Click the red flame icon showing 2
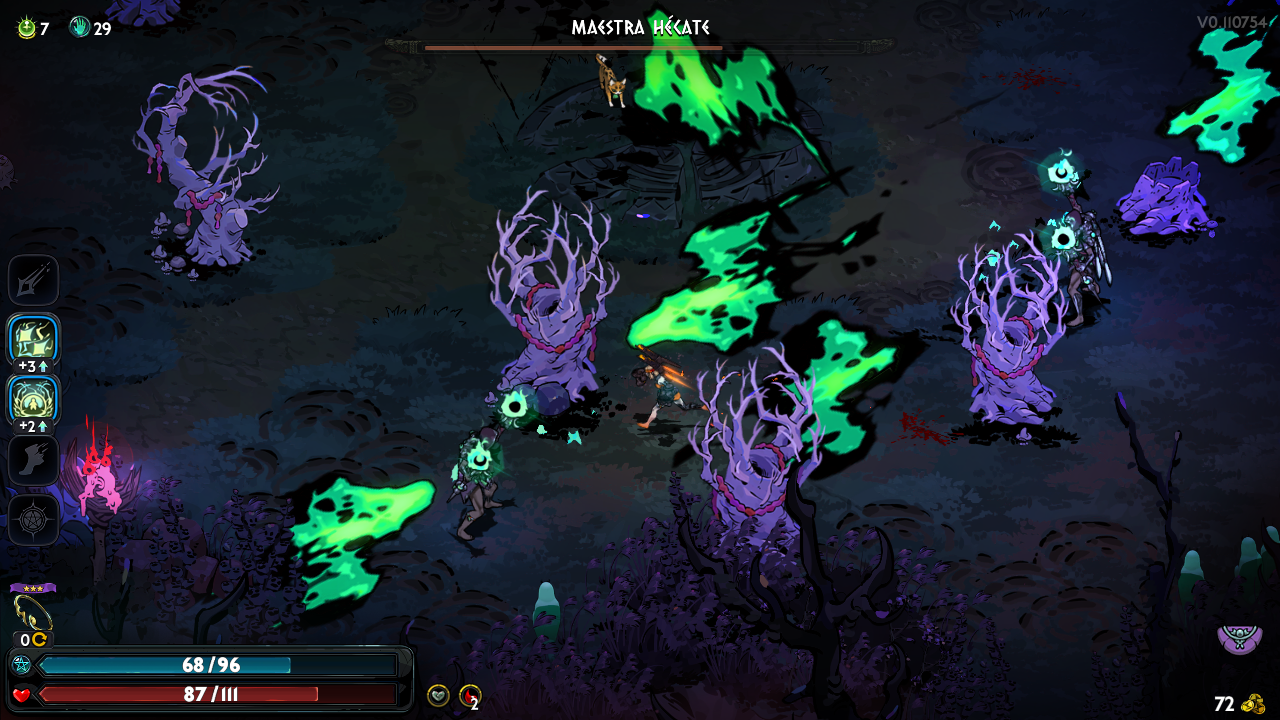 click(469, 695)
